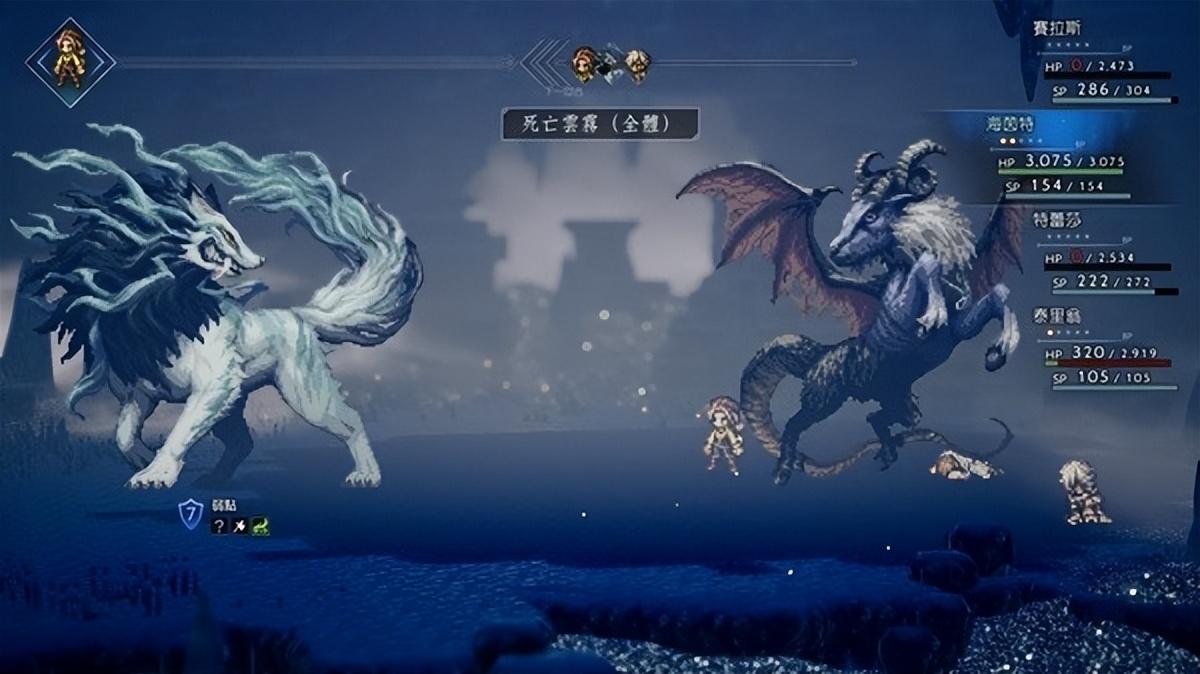Select the green wind weakness icon
Screen dimensions: 1200x674
click(260, 526)
